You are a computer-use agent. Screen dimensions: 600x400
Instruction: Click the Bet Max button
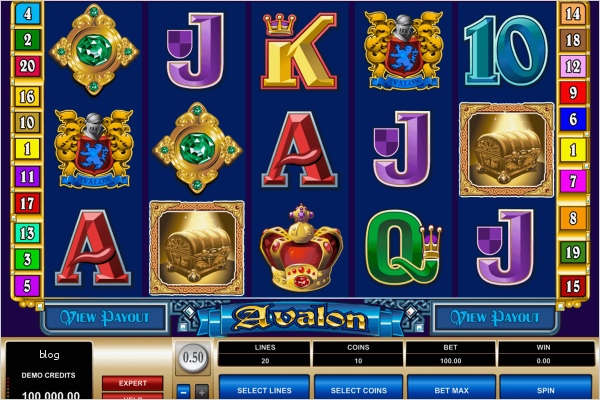pyautogui.click(x=452, y=387)
